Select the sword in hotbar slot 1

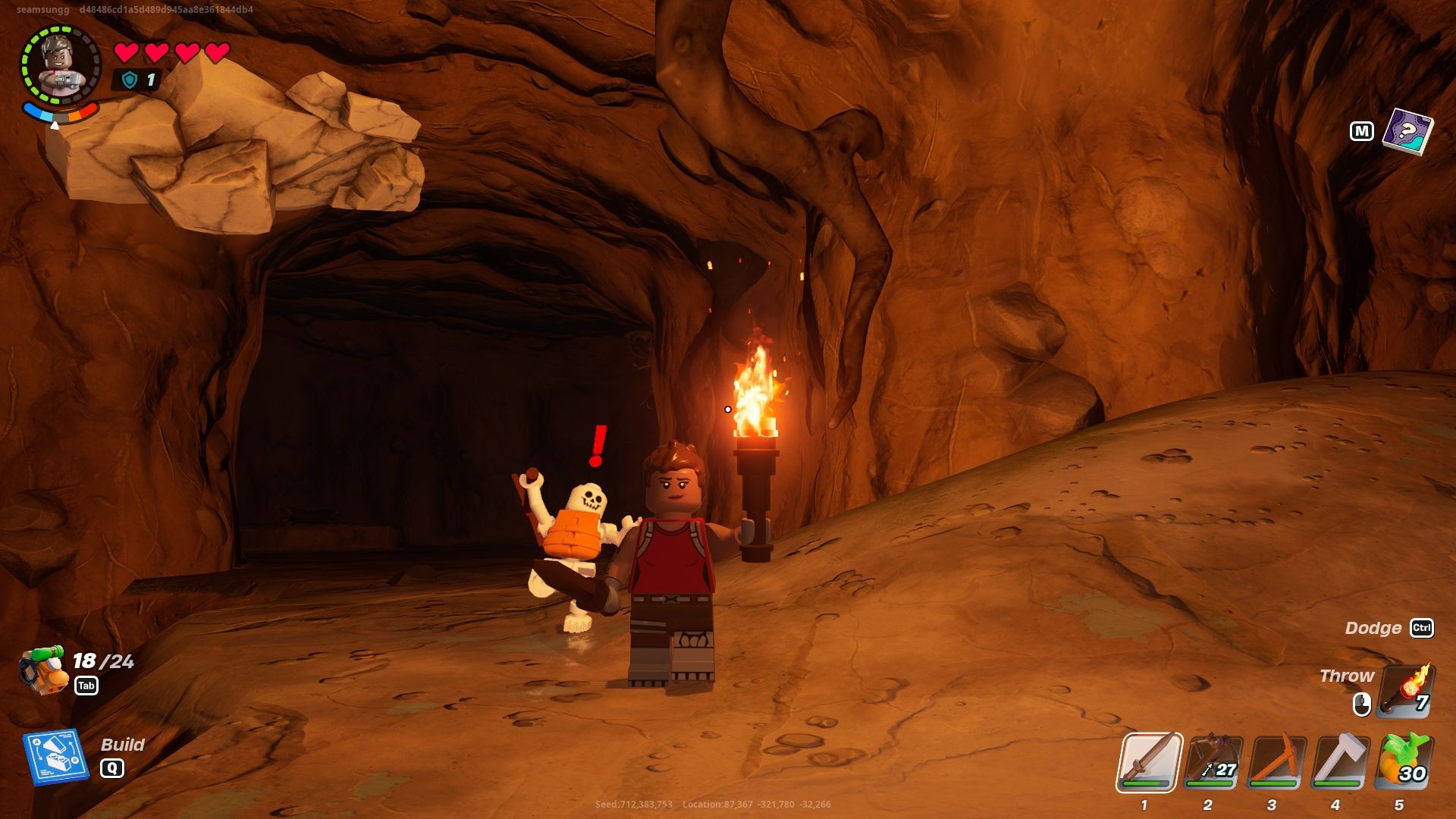[1152, 762]
